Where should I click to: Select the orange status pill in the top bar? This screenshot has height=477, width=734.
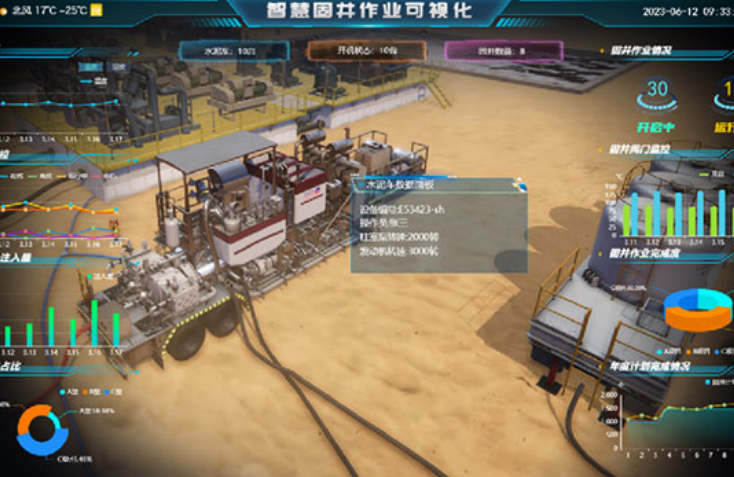[359, 50]
